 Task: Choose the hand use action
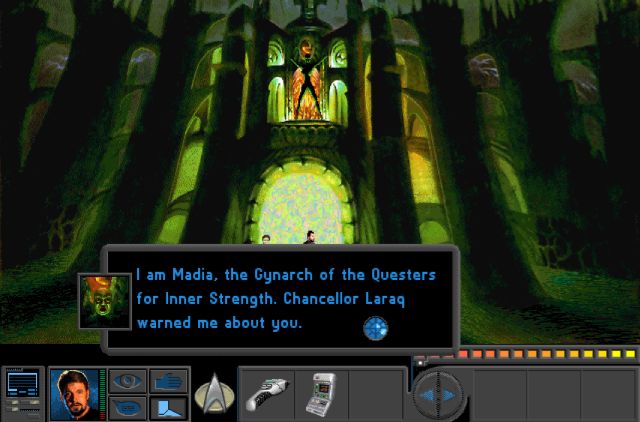tap(168, 380)
